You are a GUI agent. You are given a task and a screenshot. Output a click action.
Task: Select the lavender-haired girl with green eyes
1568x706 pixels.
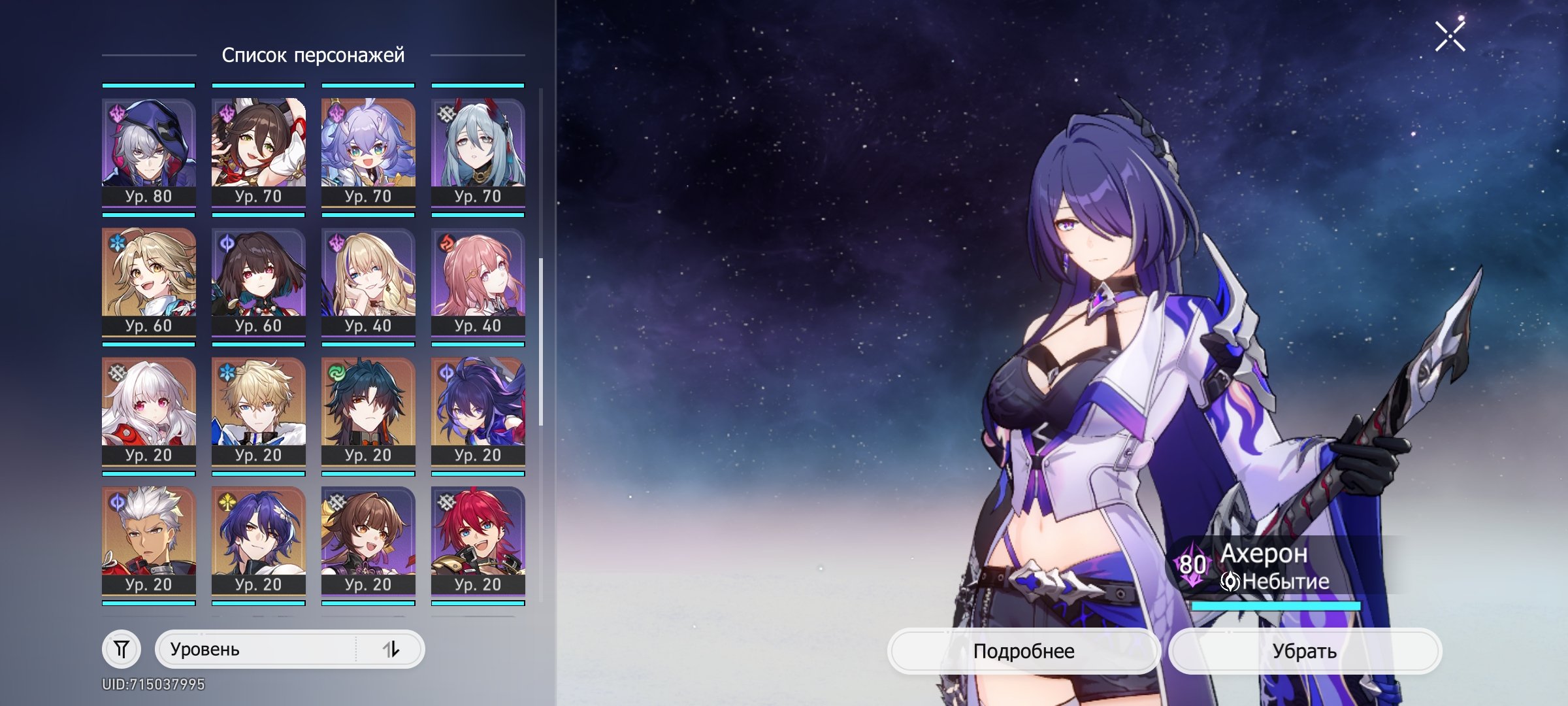(x=368, y=152)
